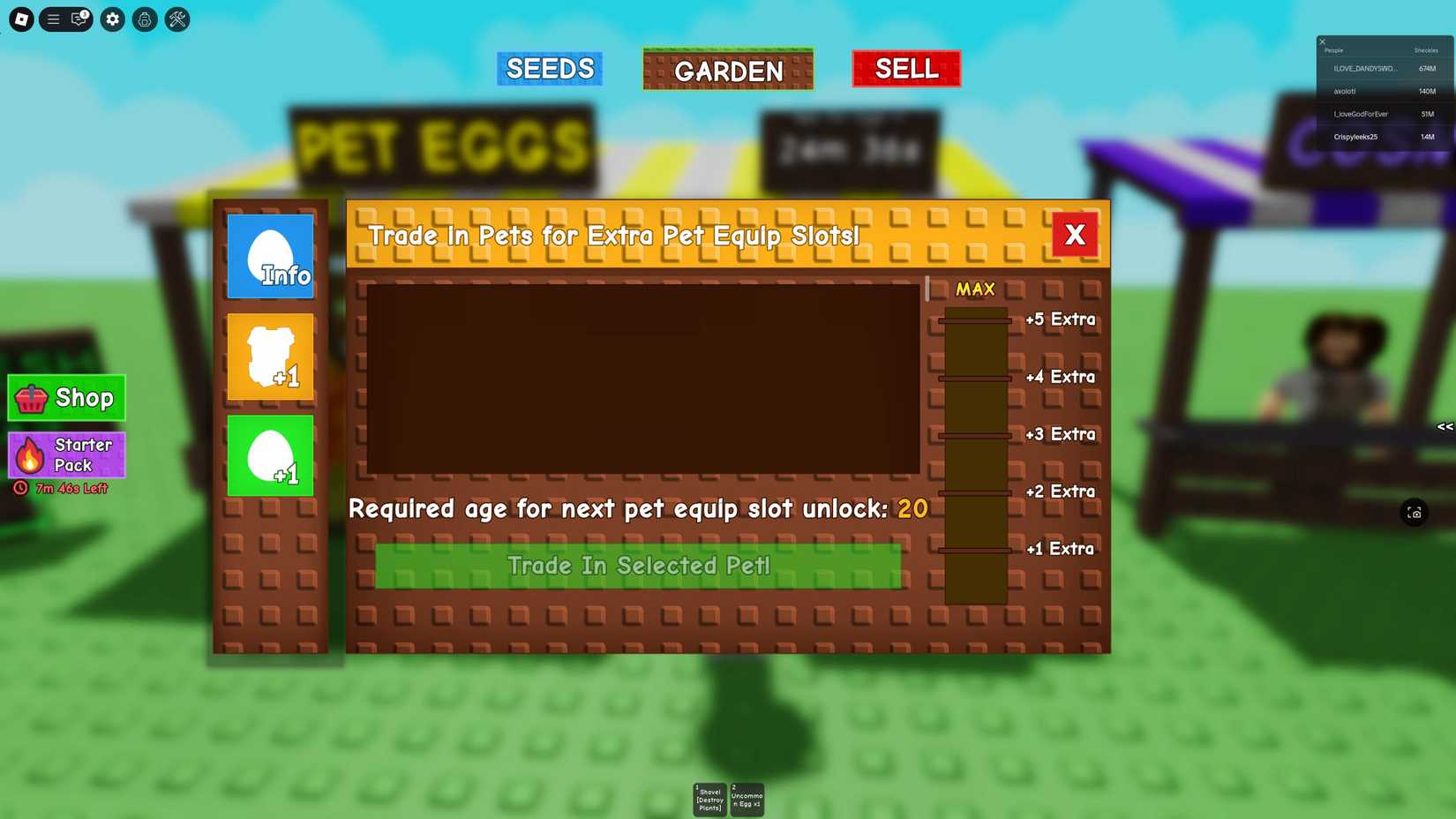
Task: Switch to the SEEDS shop tab
Action: click(549, 68)
